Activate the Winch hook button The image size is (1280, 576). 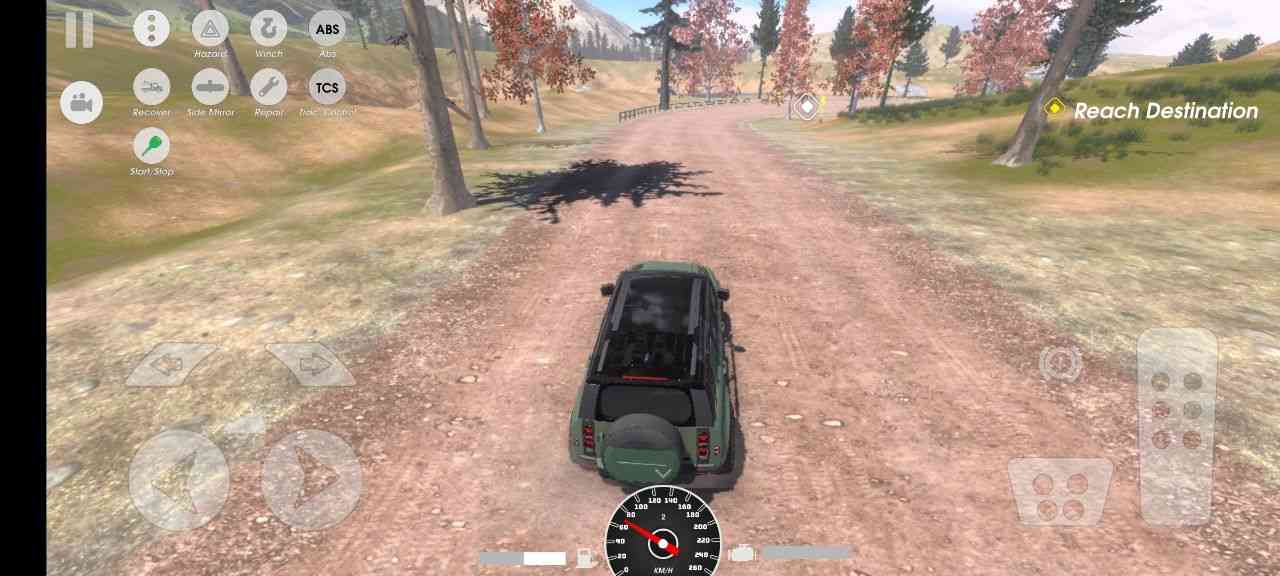(268, 28)
